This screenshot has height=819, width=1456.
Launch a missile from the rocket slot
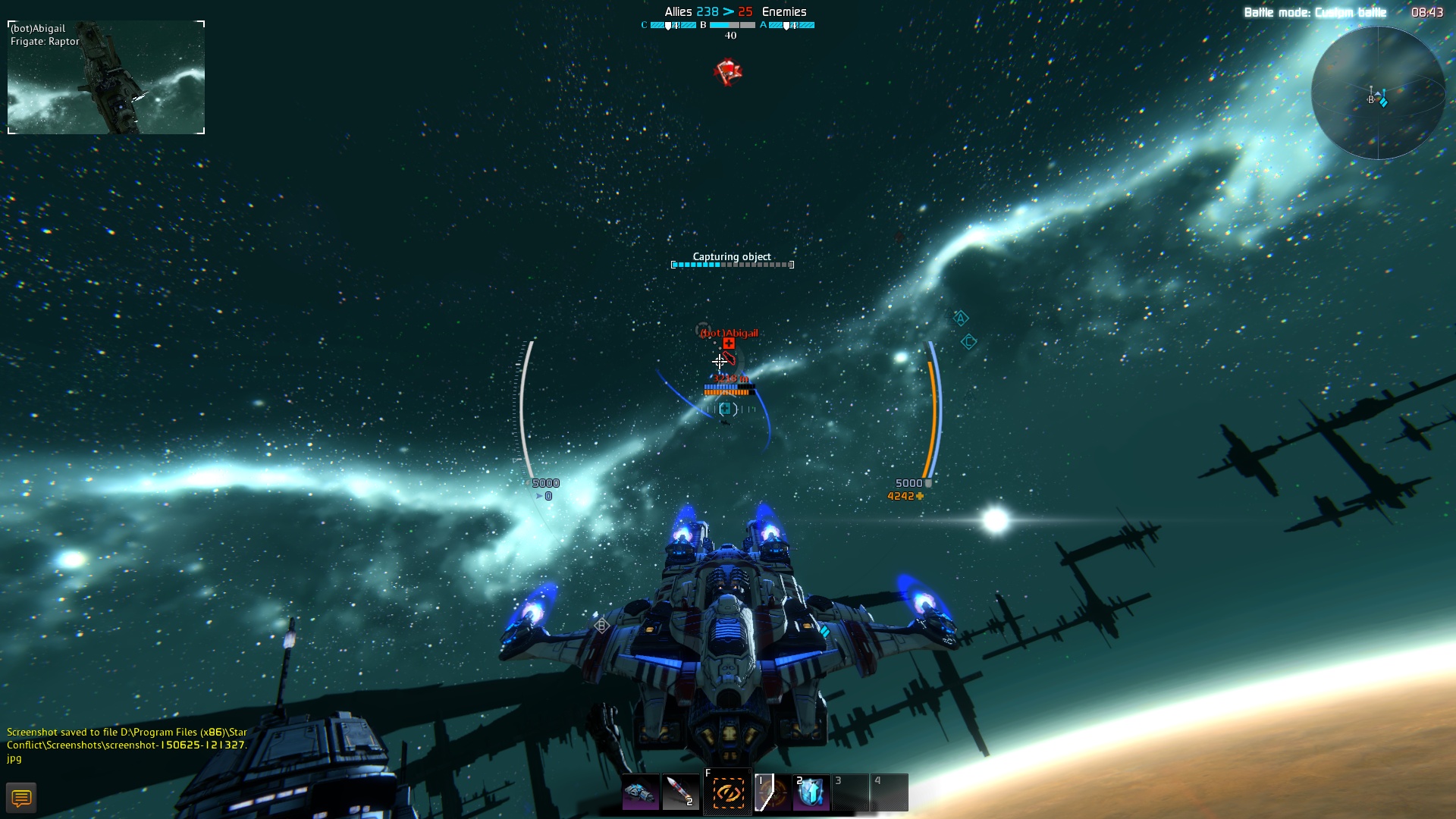[x=680, y=791]
